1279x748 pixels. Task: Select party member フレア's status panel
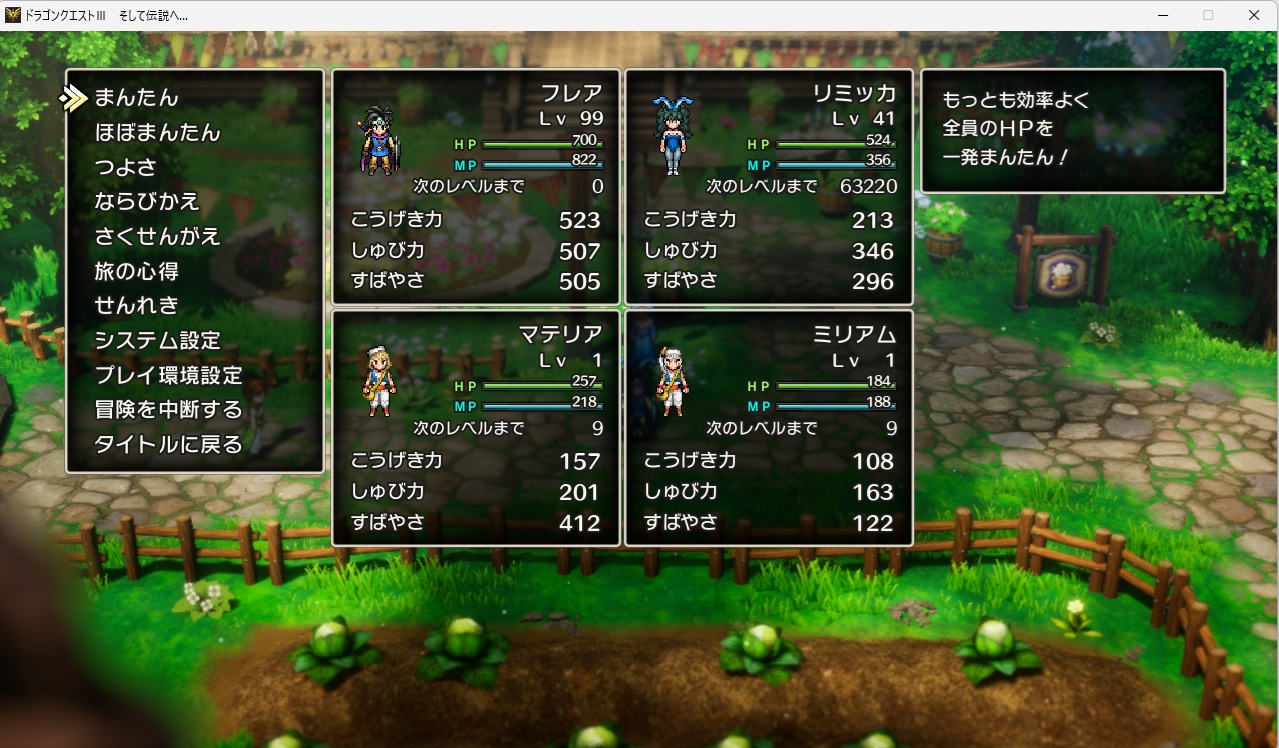[476, 187]
